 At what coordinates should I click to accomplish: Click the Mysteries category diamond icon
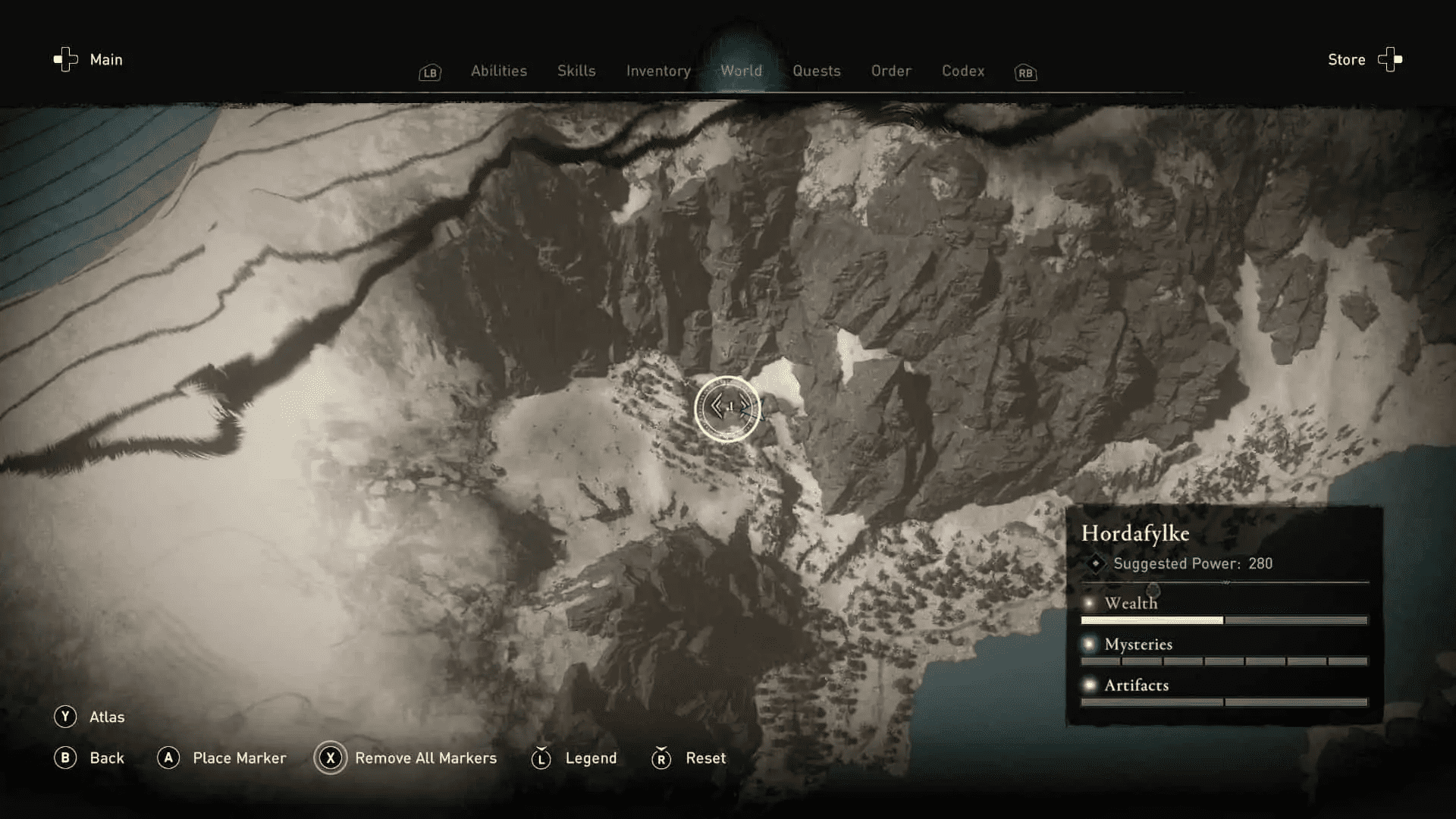click(x=1090, y=644)
